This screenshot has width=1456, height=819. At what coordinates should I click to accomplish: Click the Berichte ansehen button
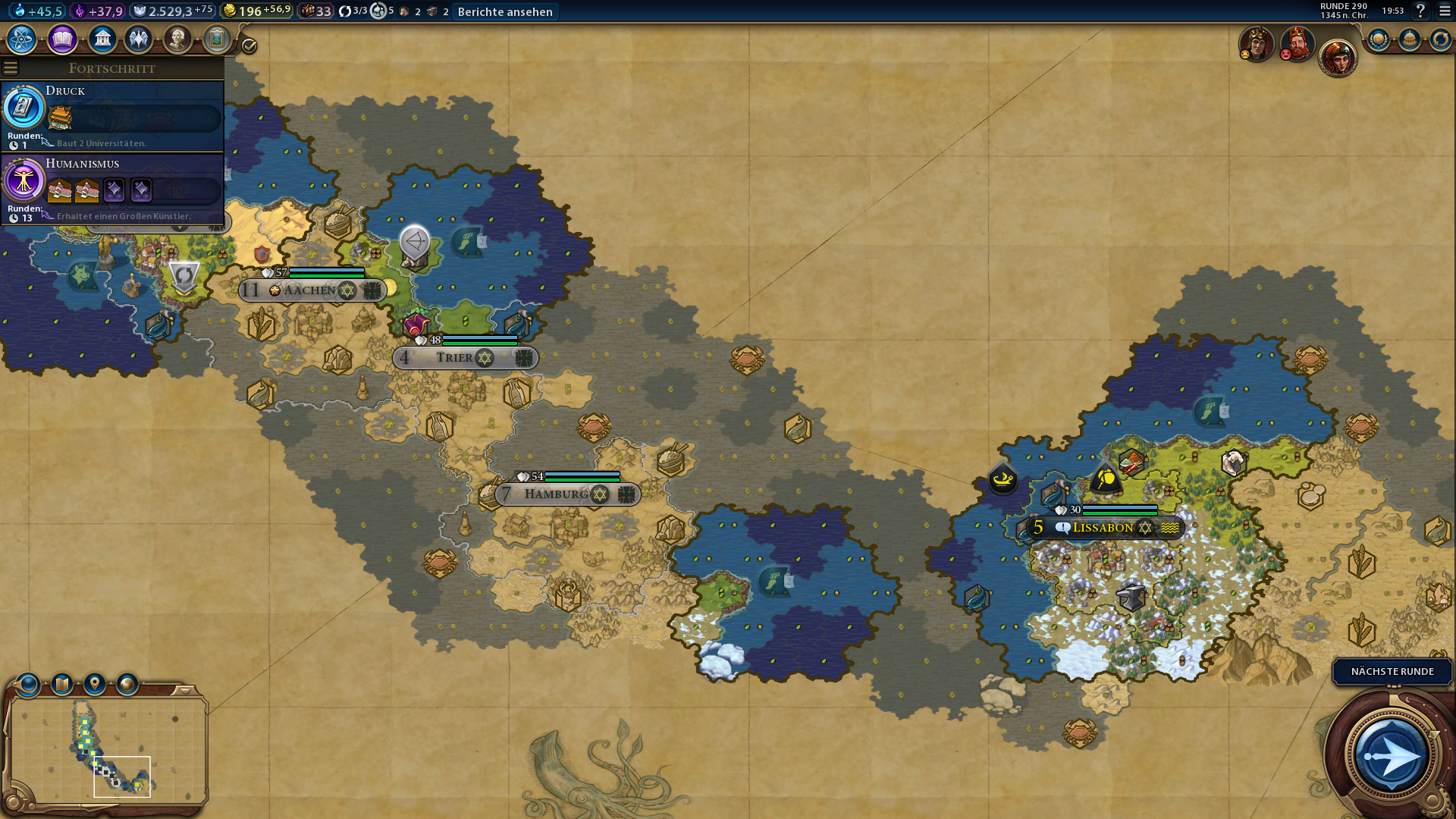505,11
